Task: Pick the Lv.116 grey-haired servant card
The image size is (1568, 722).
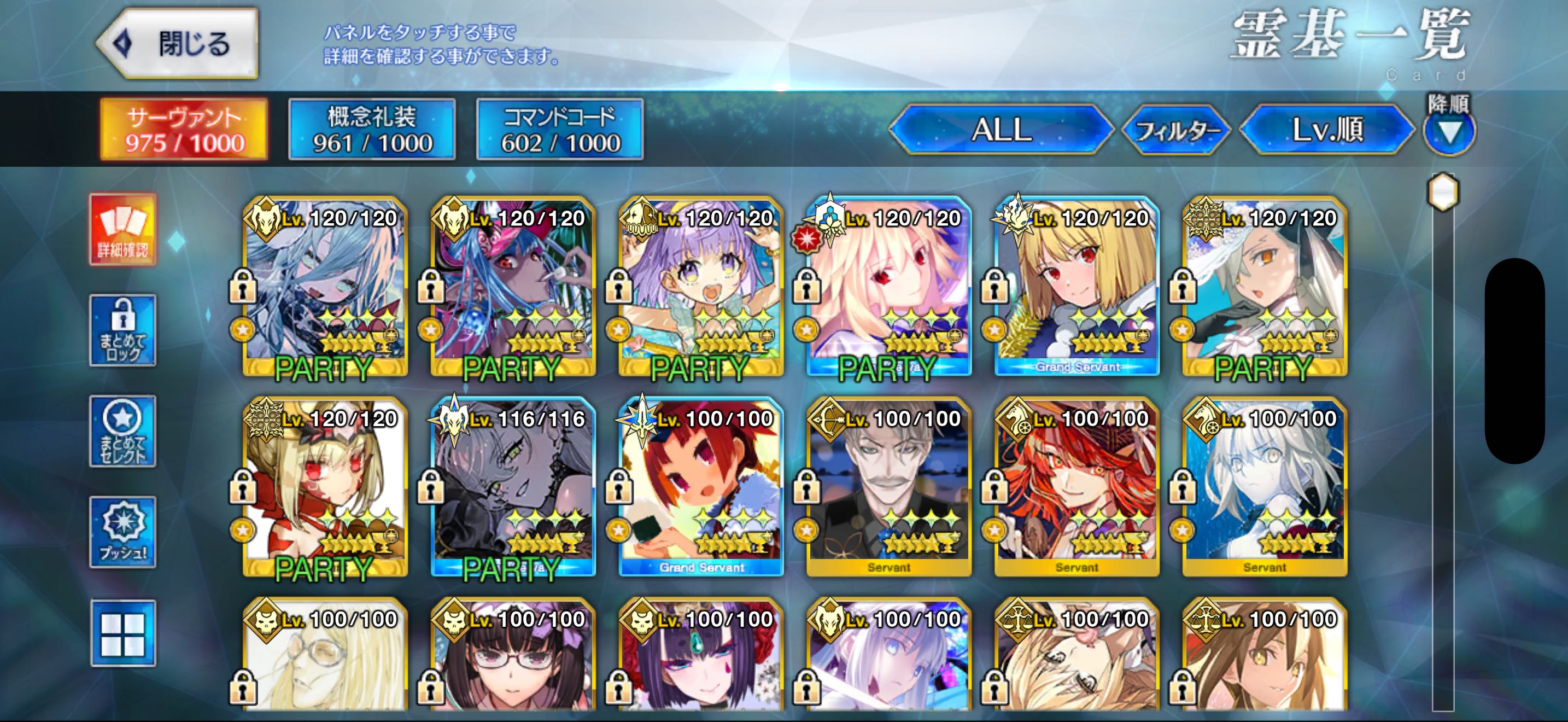Action: click(513, 487)
